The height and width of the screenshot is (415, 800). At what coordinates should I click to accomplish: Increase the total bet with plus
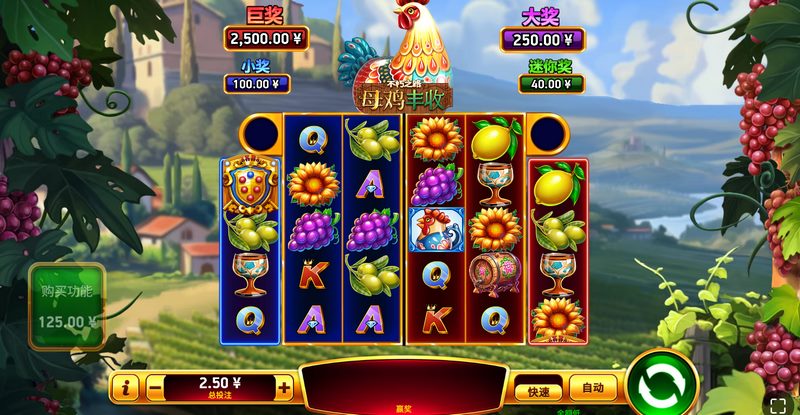(x=284, y=387)
